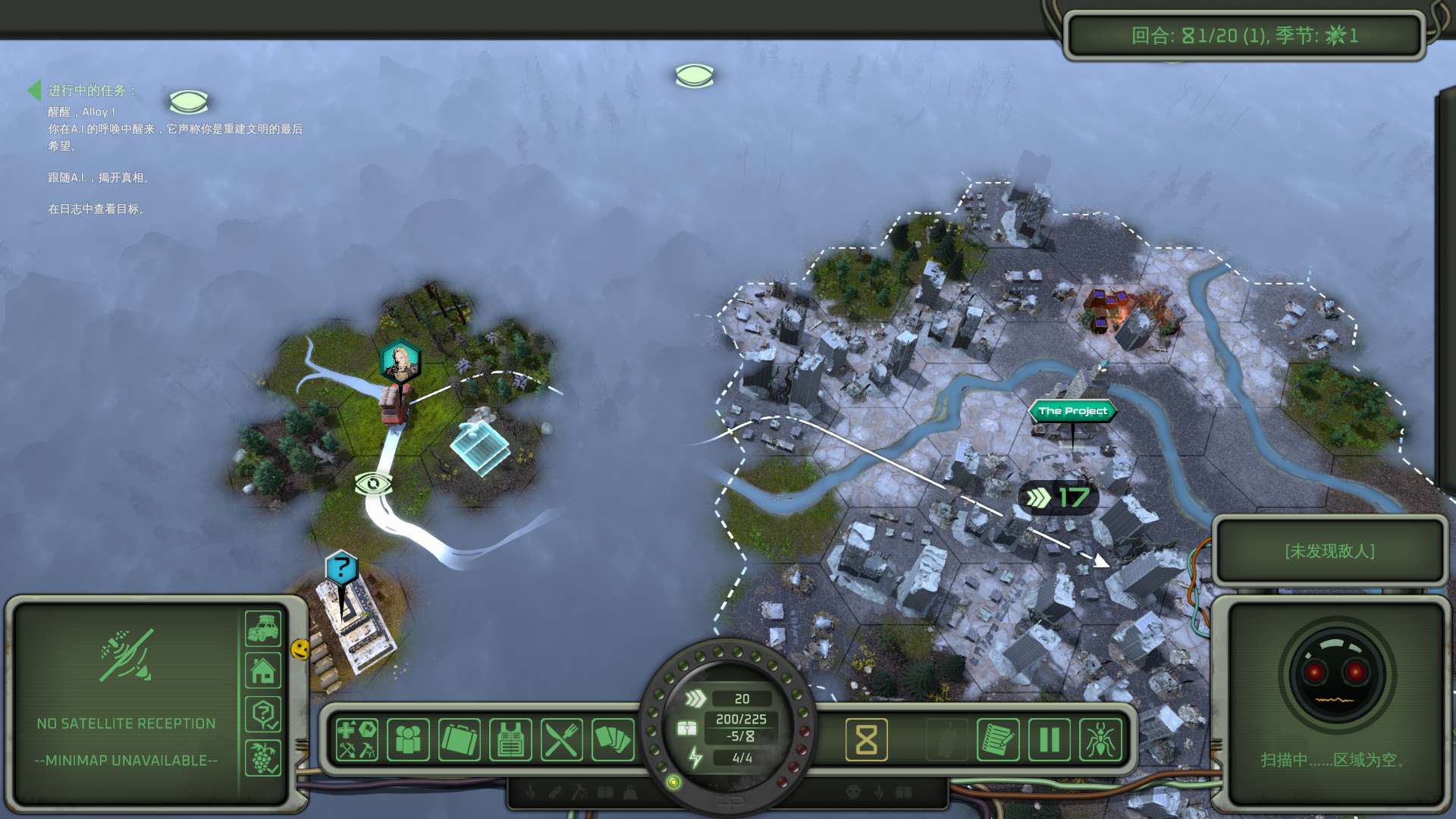Viewport: 1456px width, 819px height.
Task: Click the yellow smiley face icon
Action: pos(300,649)
